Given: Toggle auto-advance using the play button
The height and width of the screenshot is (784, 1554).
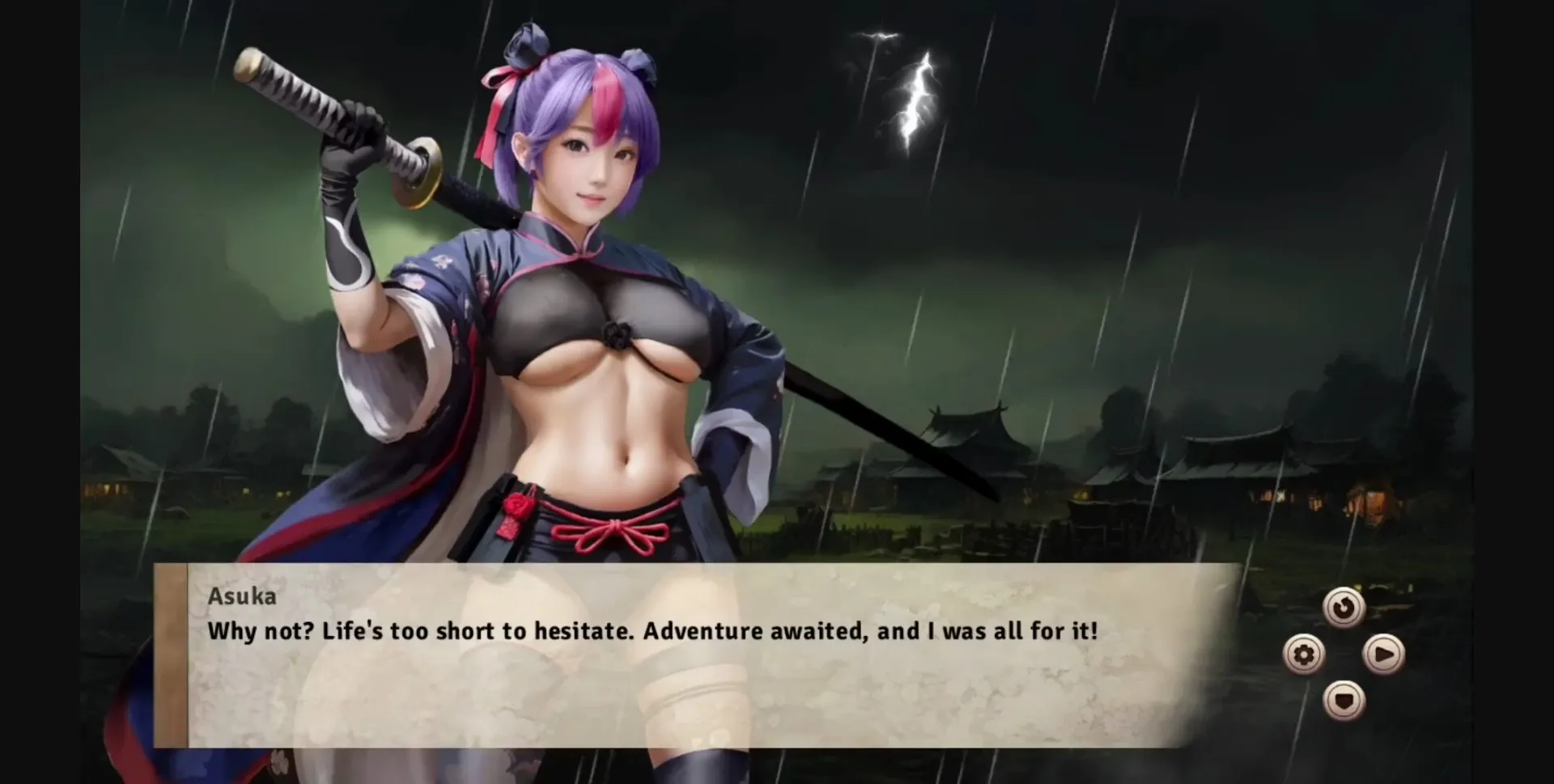Looking at the screenshot, I should 1384,655.
